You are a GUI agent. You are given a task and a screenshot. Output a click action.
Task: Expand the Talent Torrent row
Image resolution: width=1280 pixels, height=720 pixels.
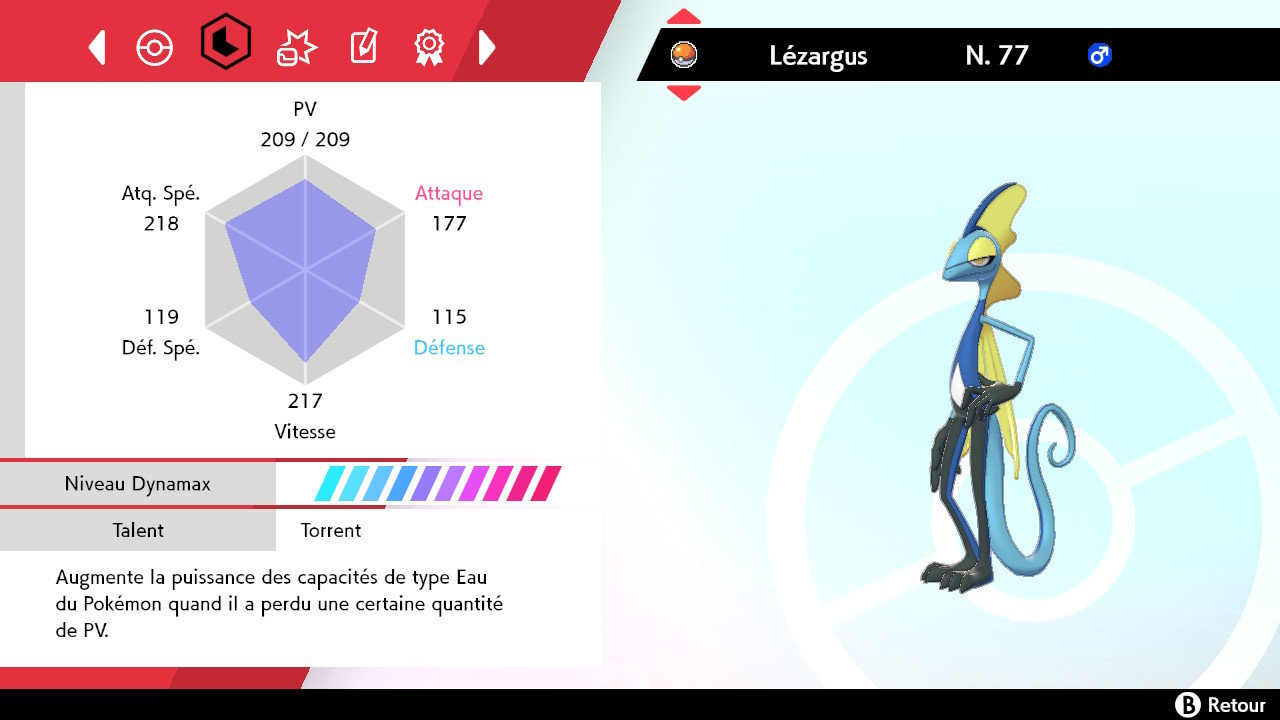tap(138, 530)
